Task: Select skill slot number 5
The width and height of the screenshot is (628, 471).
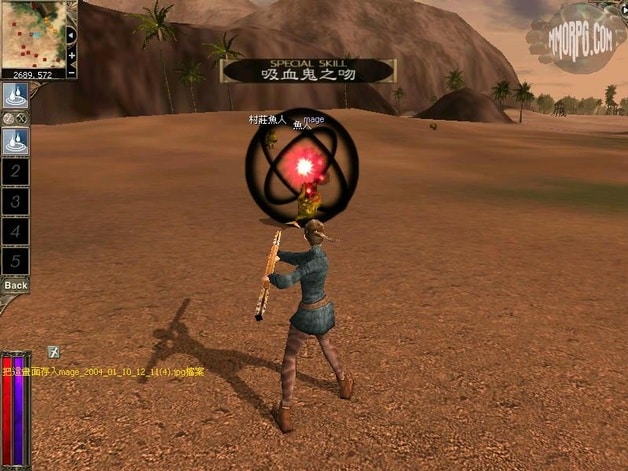Action: [15, 261]
